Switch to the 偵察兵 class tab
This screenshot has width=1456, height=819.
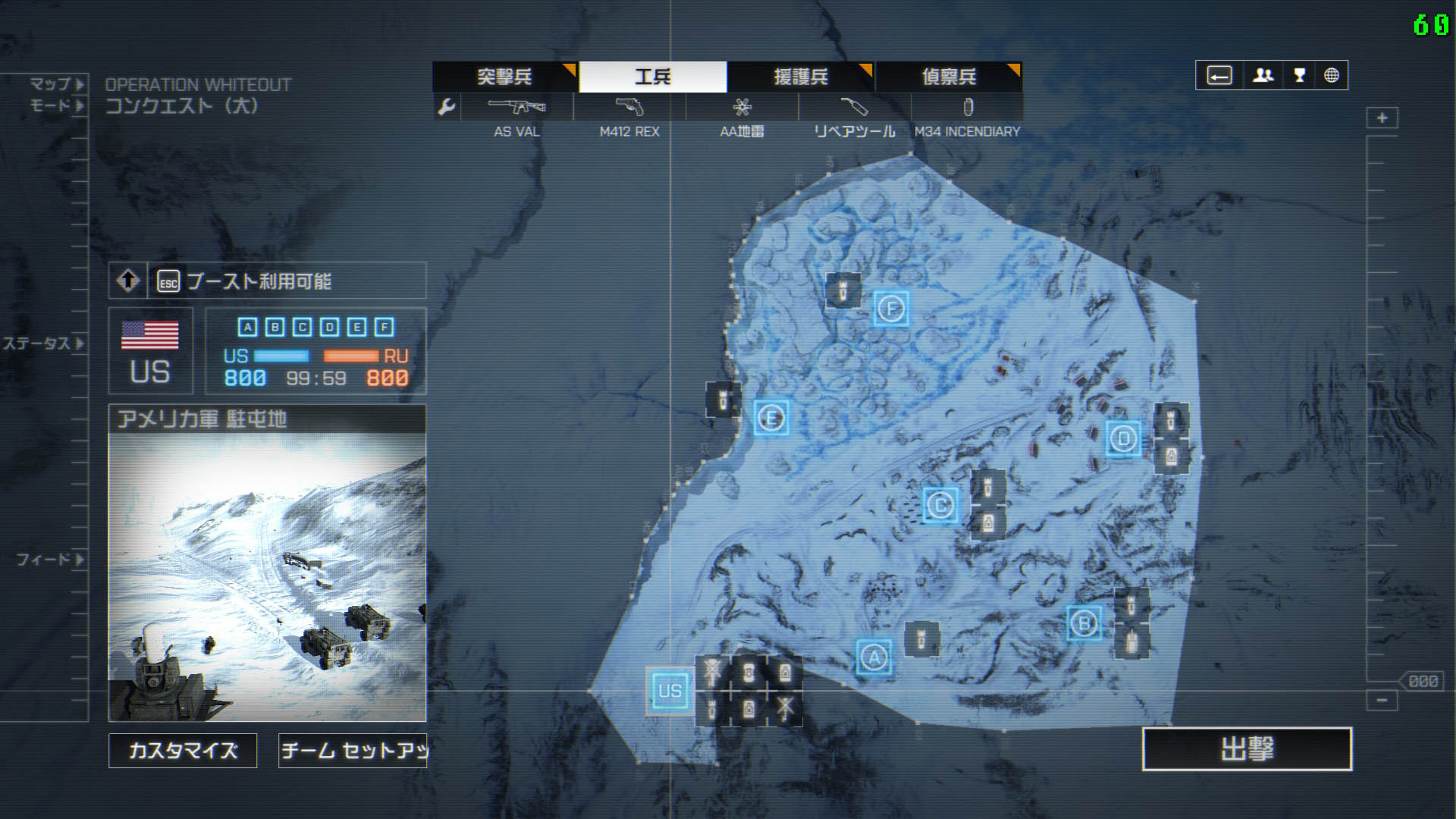(x=948, y=77)
